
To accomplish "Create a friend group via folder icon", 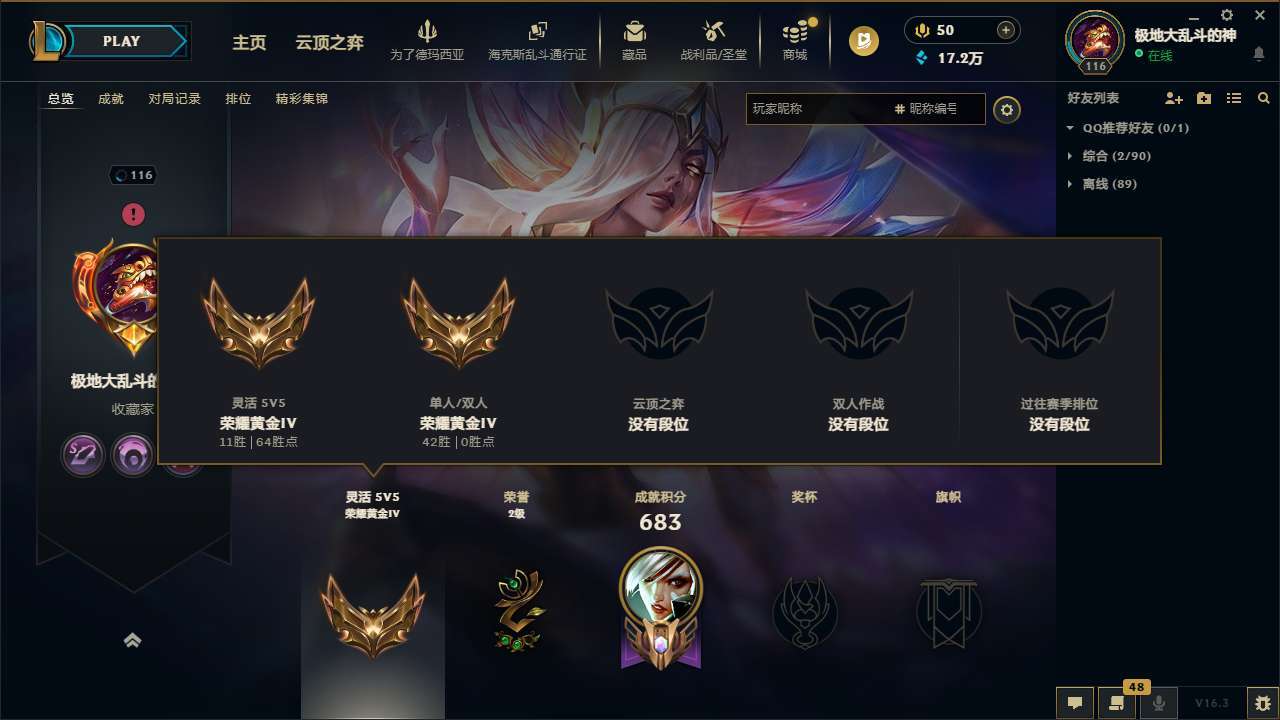I will click(1204, 98).
